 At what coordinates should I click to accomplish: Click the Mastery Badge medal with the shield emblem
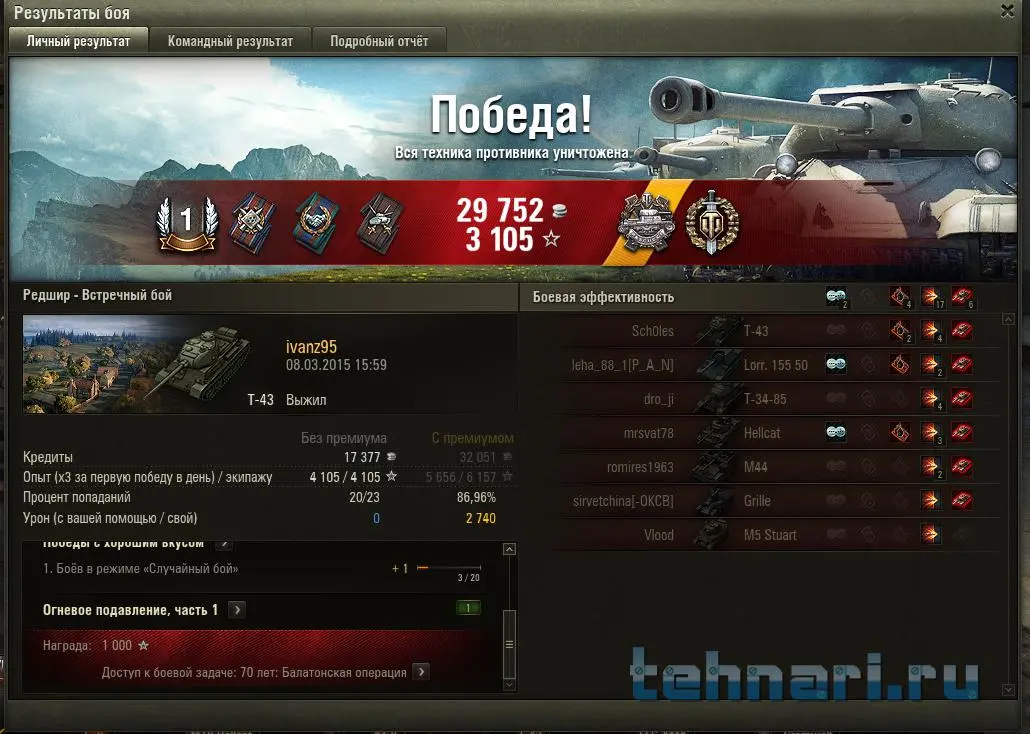(711, 222)
